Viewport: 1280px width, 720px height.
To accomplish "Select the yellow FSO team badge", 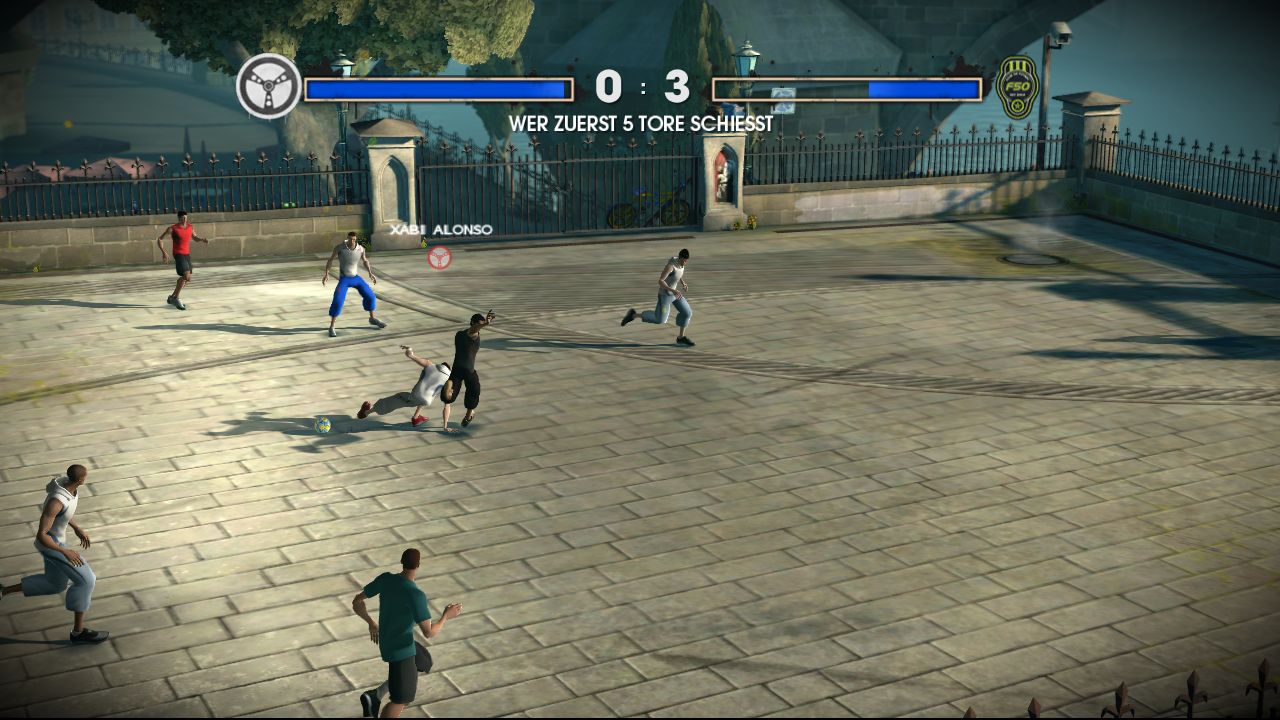I will coord(1017,88).
